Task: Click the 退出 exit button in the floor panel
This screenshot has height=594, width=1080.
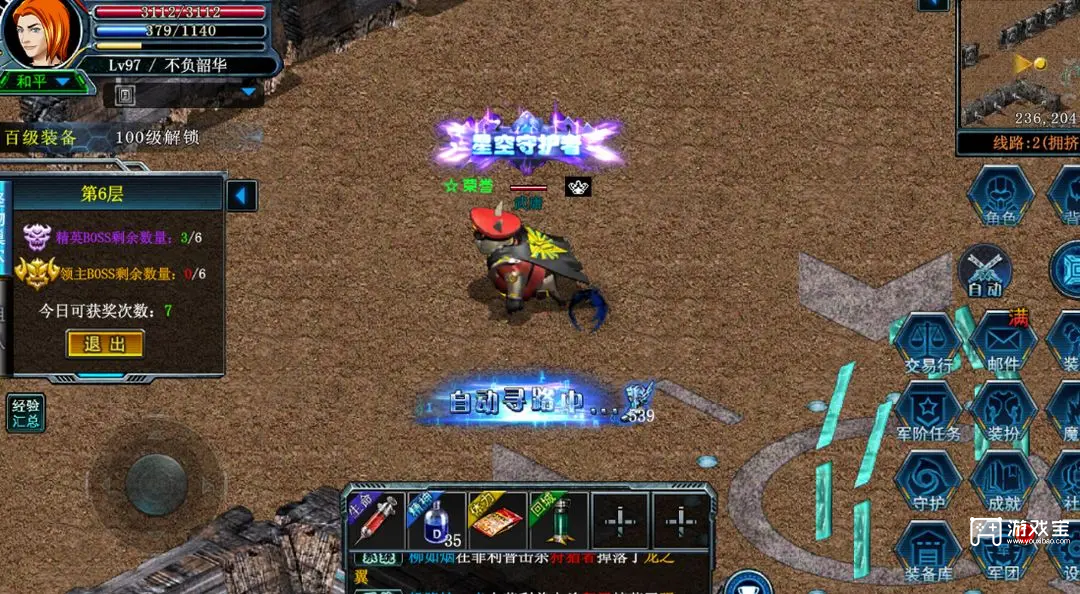Action: pos(105,344)
